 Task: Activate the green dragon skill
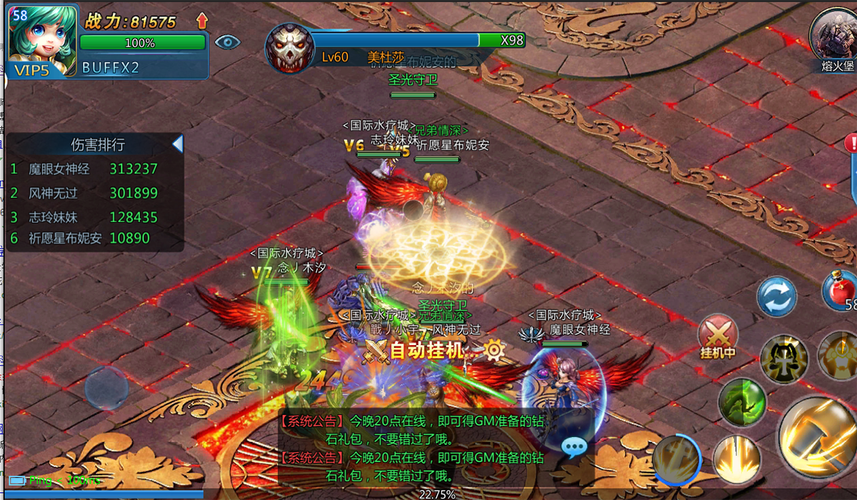click(x=742, y=401)
